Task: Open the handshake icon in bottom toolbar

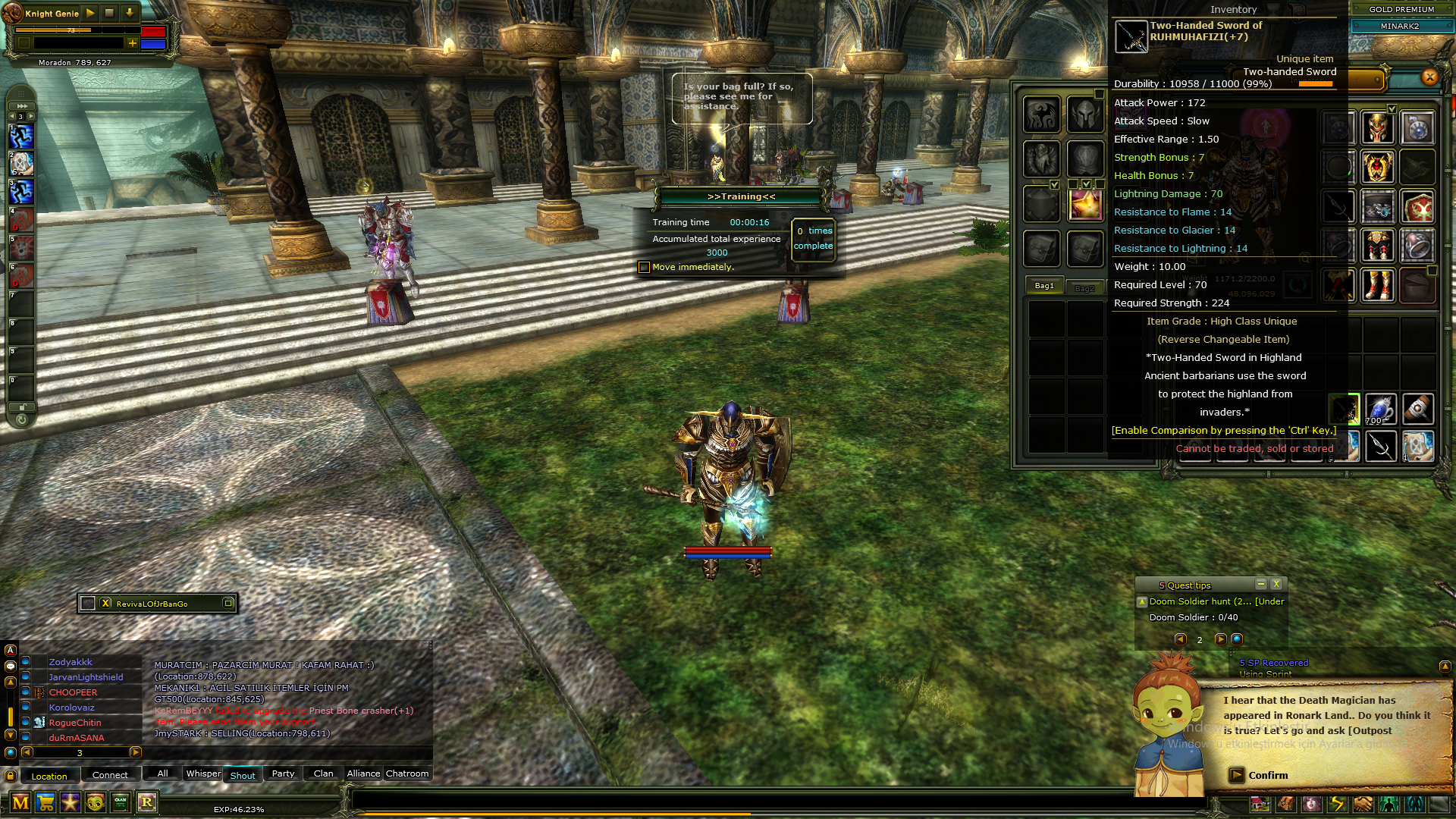Action: coord(1363,804)
